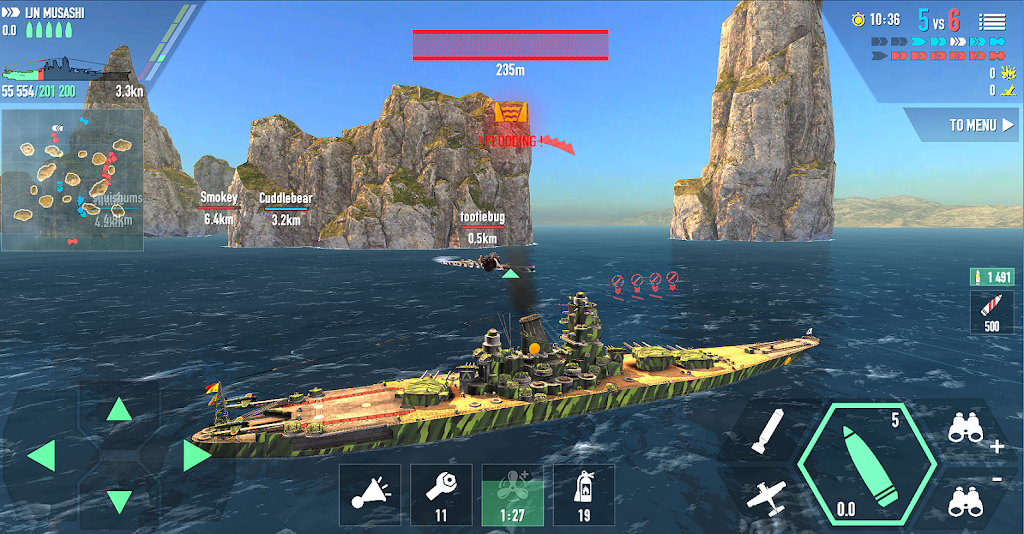The width and height of the screenshot is (1024, 534).
Task: Steer forward with the up arrow
Action: [x=119, y=409]
